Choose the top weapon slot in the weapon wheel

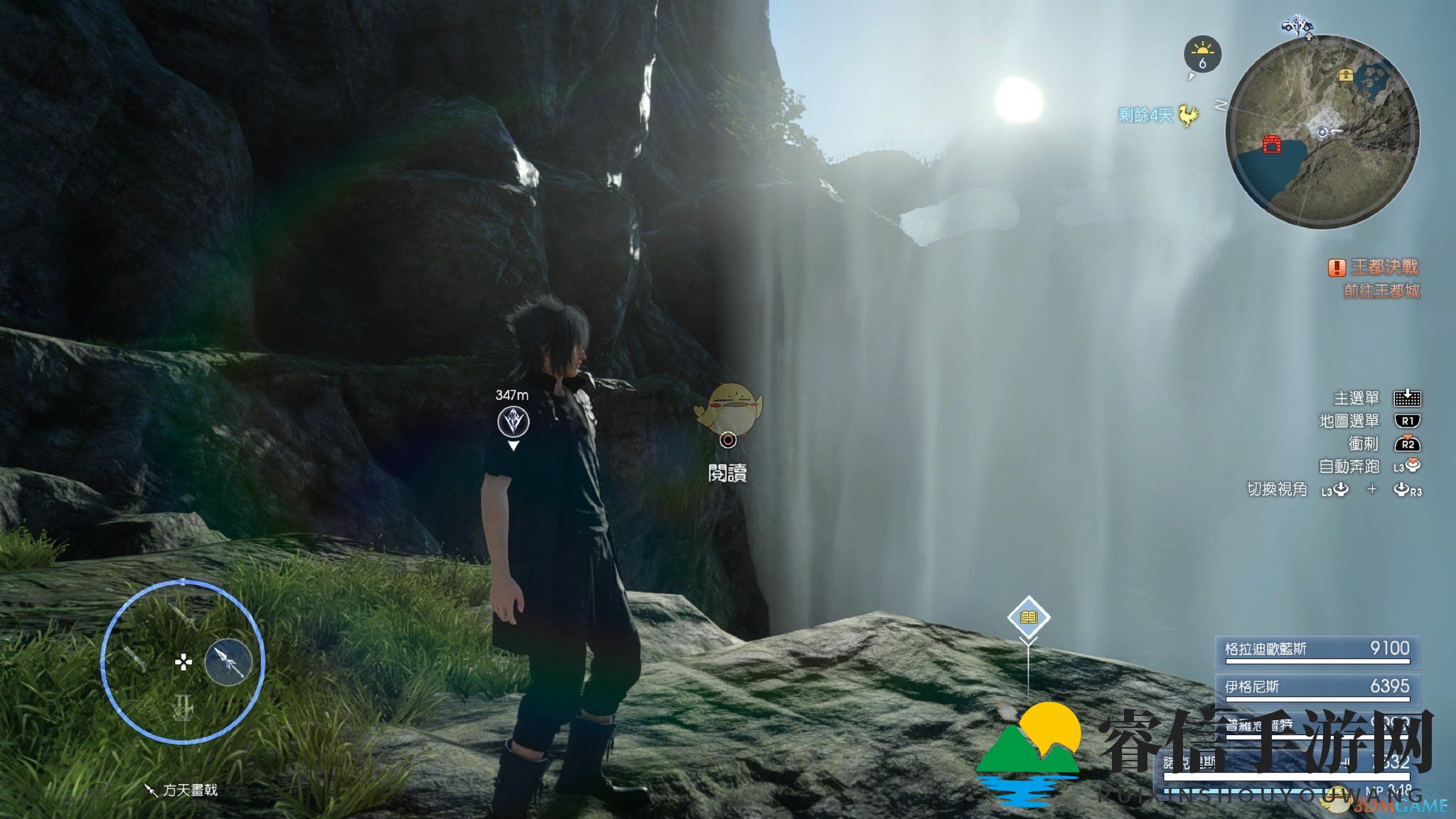183,616
